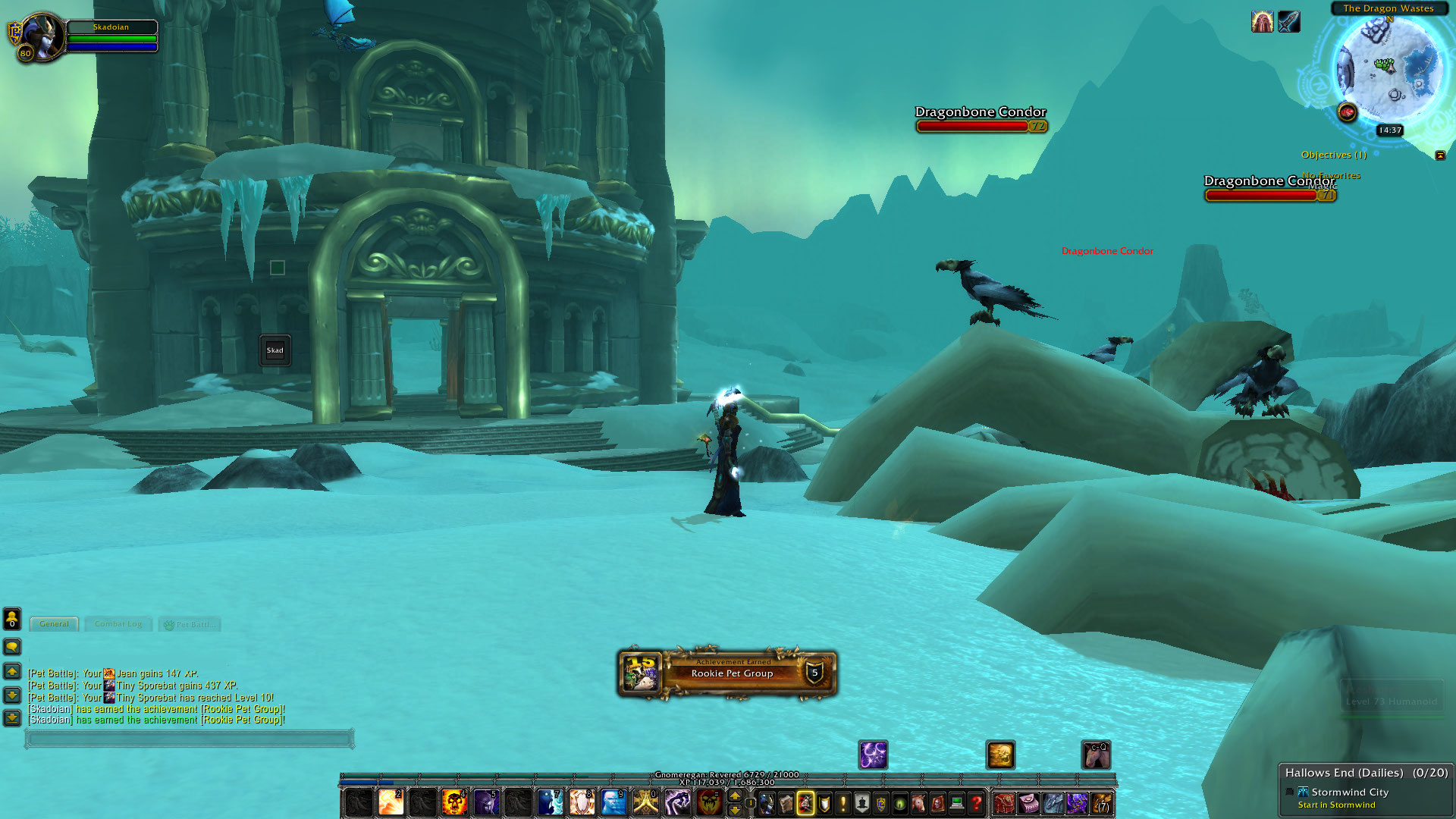
Task: Open the clock showing 14:37
Action: point(1389,130)
